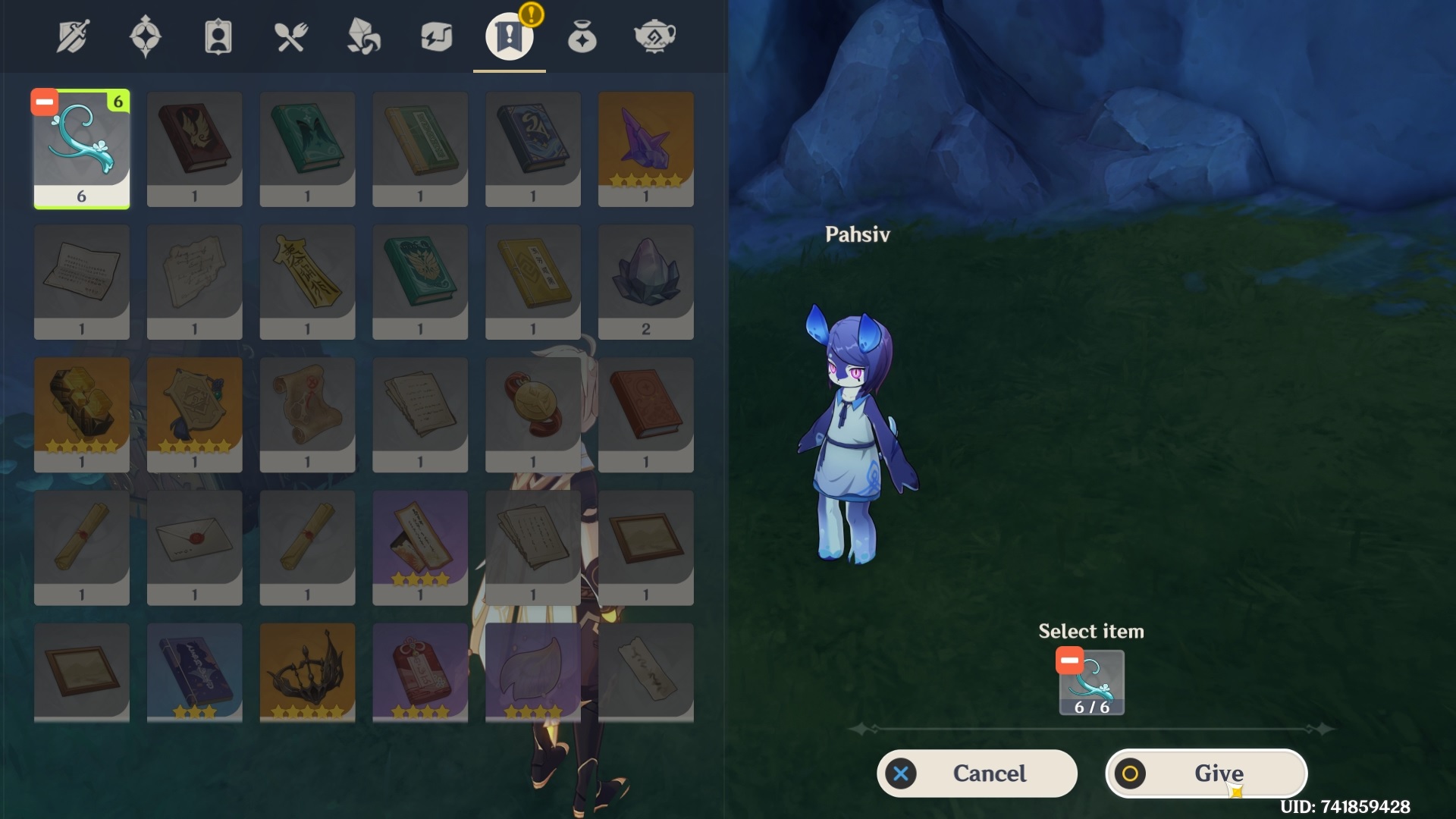
Task: Give the selected item to Pahsiv
Action: click(x=1206, y=773)
